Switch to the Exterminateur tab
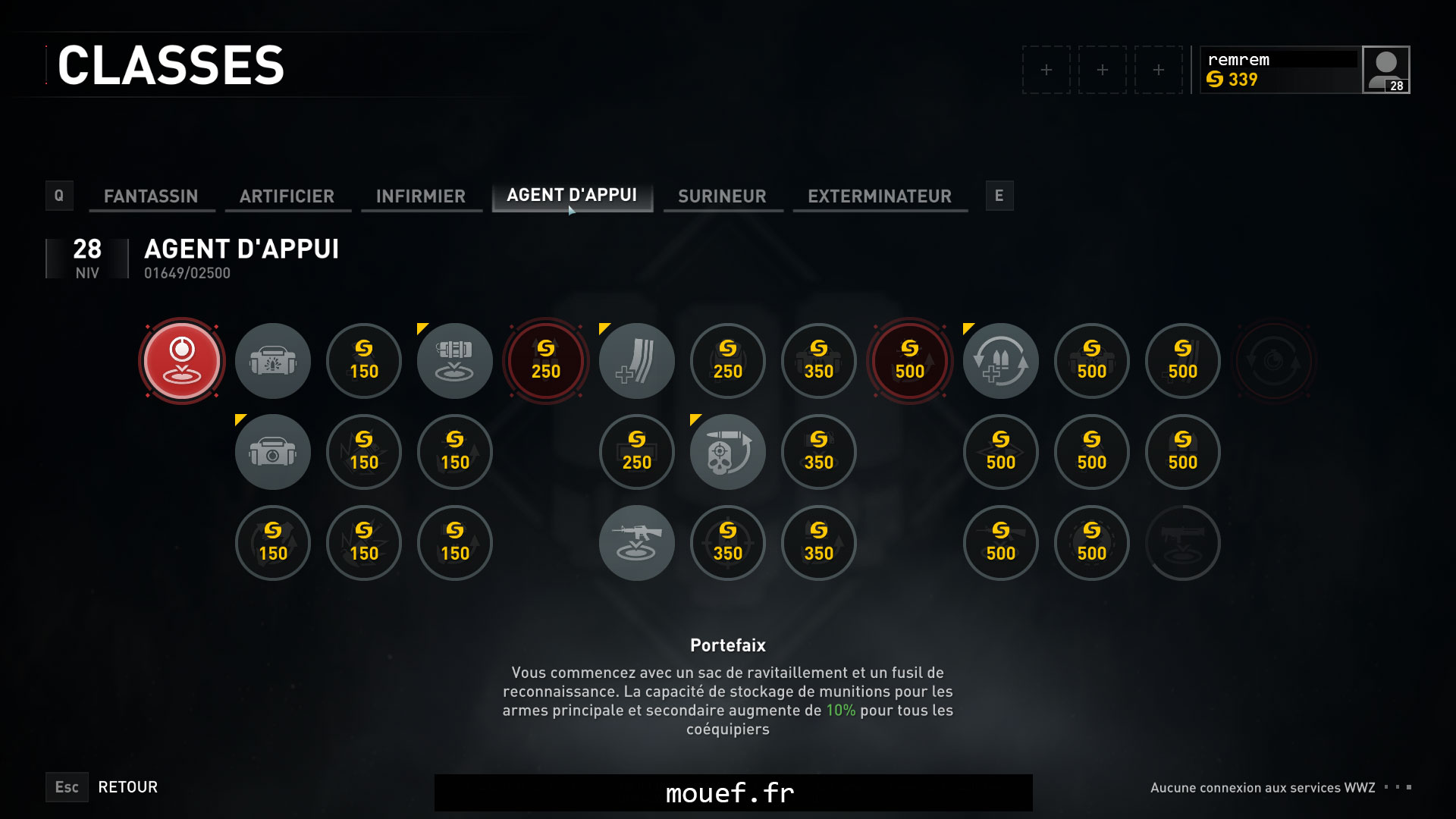Screen dimensions: 1456x819 click(880, 196)
